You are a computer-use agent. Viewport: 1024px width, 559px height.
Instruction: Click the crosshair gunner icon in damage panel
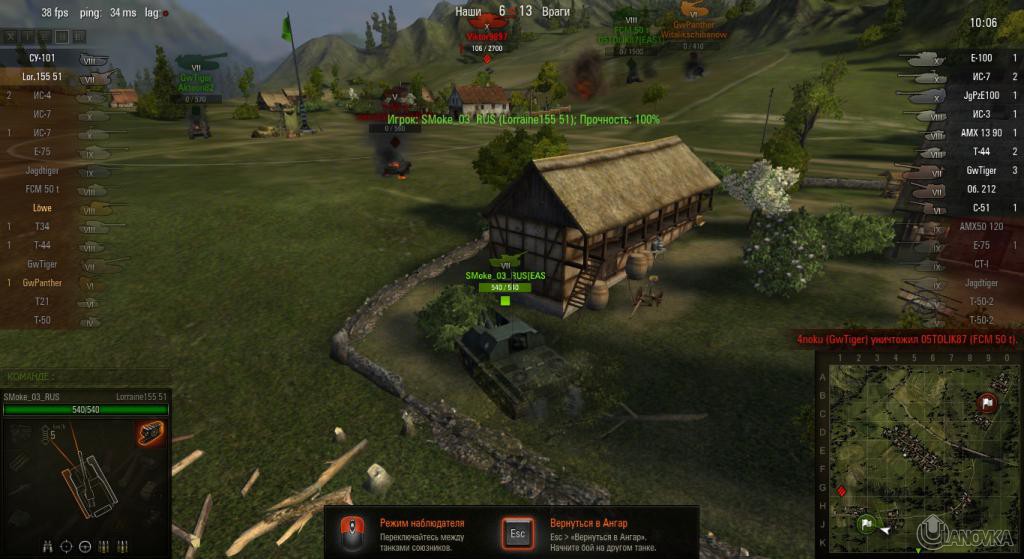(x=67, y=546)
